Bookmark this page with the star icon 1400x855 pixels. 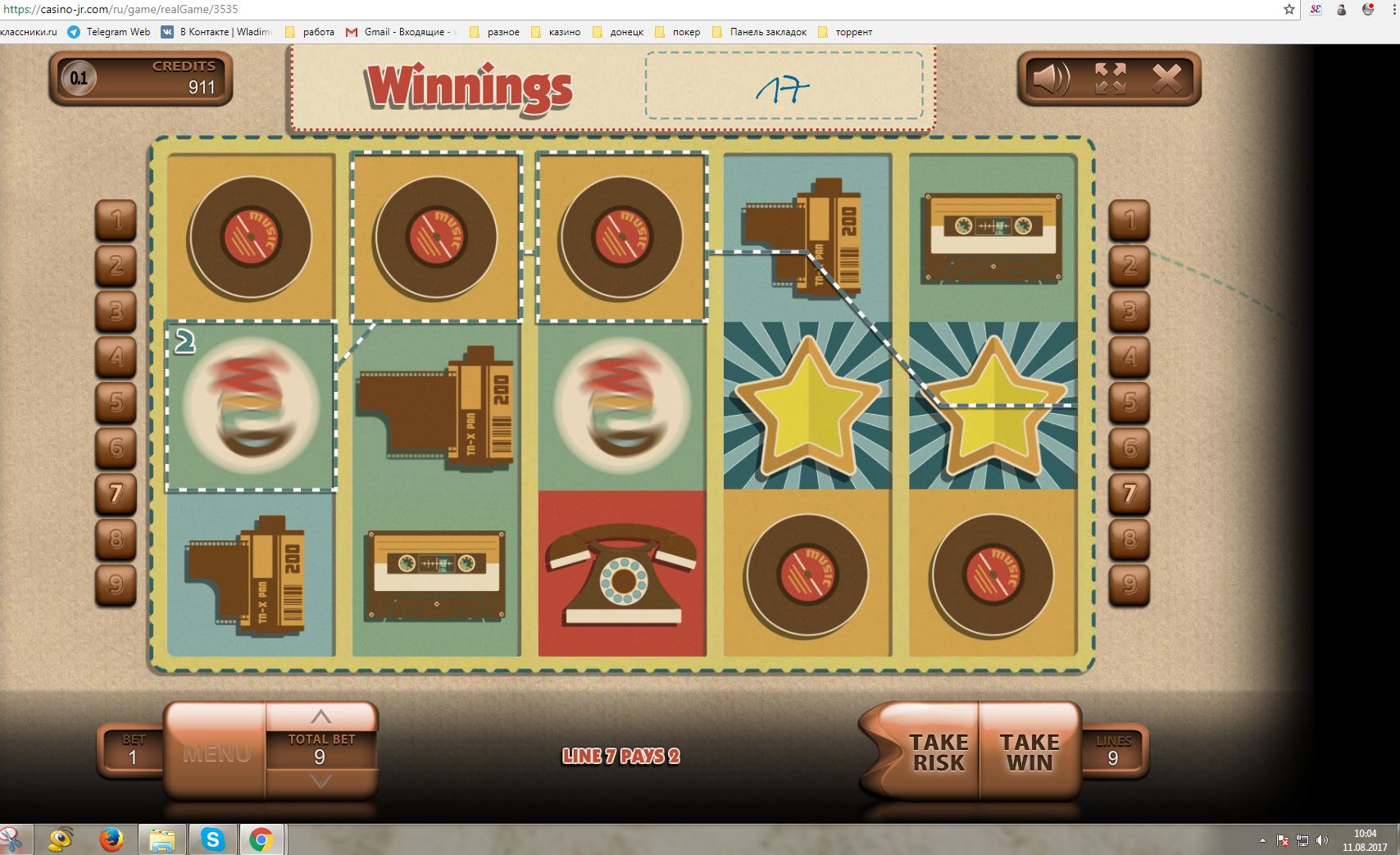(1289, 10)
